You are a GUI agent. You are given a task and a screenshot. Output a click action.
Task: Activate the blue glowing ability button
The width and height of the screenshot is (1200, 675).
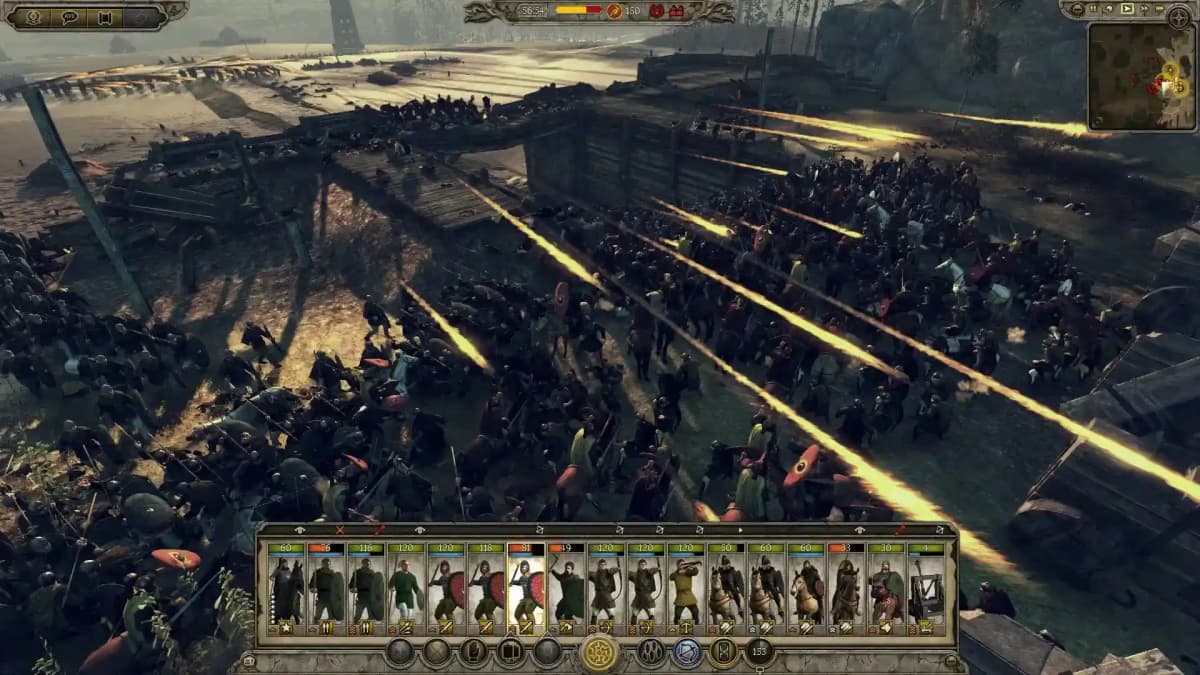coord(687,653)
